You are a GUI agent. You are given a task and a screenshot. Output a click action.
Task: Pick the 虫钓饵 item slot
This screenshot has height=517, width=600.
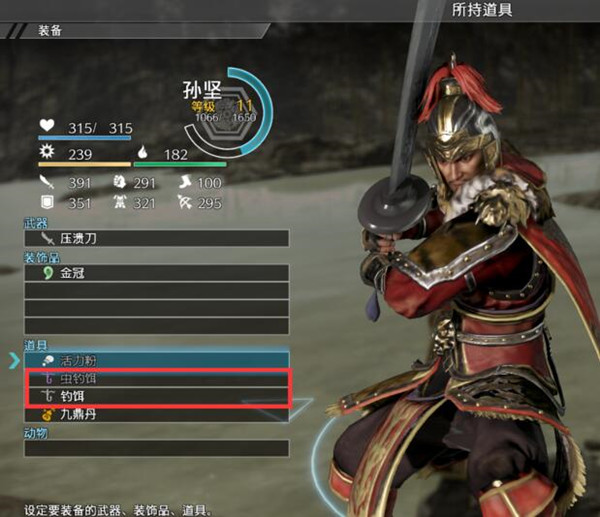coord(156,379)
